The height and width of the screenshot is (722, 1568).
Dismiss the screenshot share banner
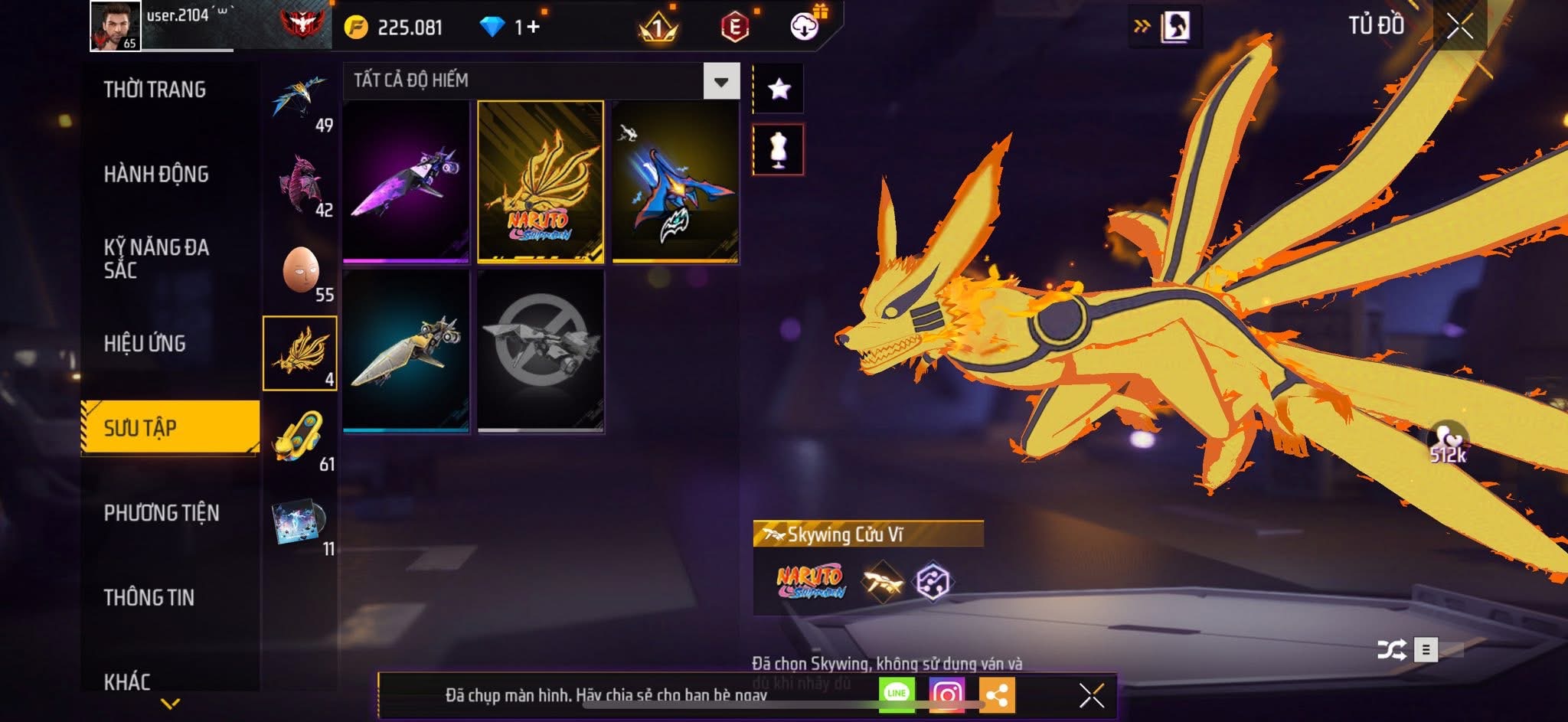point(1091,695)
